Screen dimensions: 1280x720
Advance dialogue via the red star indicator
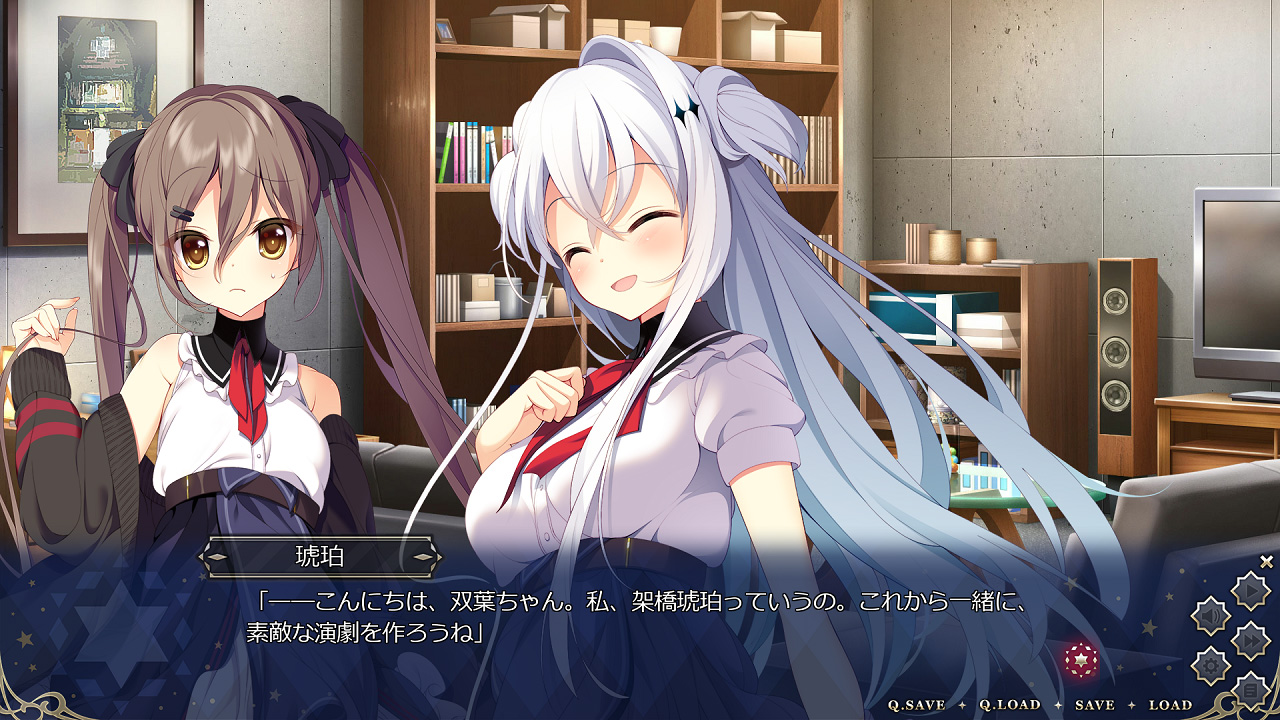point(1081,659)
